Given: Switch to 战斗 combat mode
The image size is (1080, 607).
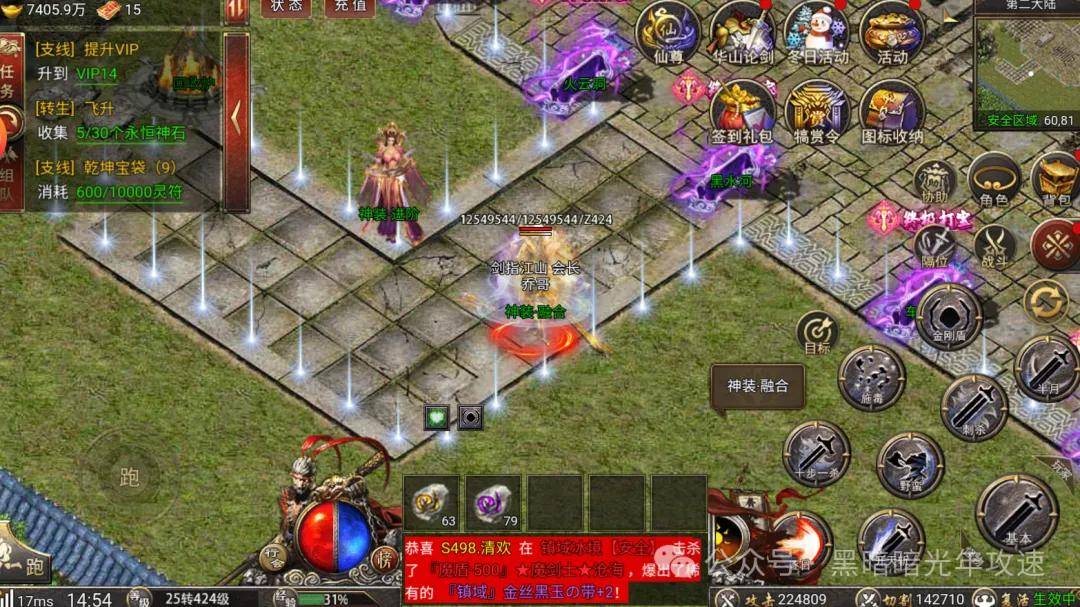Looking at the screenshot, I should (x=995, y=245).
